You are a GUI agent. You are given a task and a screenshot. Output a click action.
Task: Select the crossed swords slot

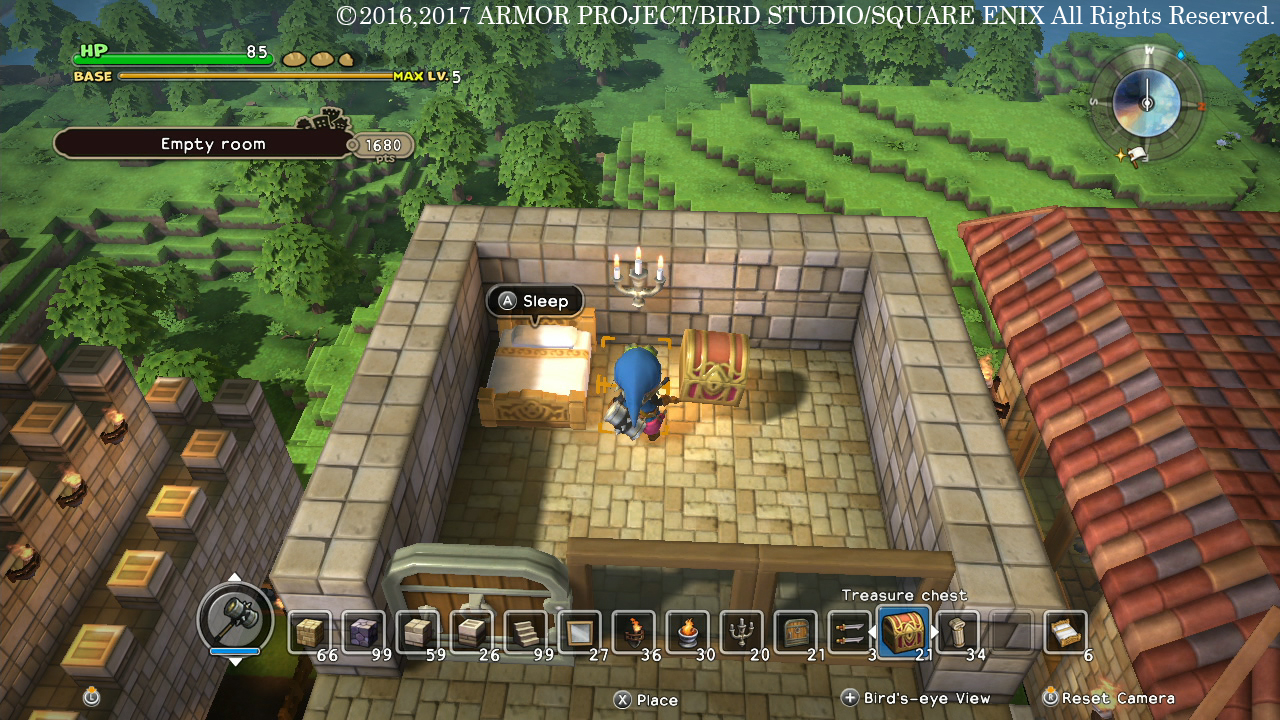(849, 632)
